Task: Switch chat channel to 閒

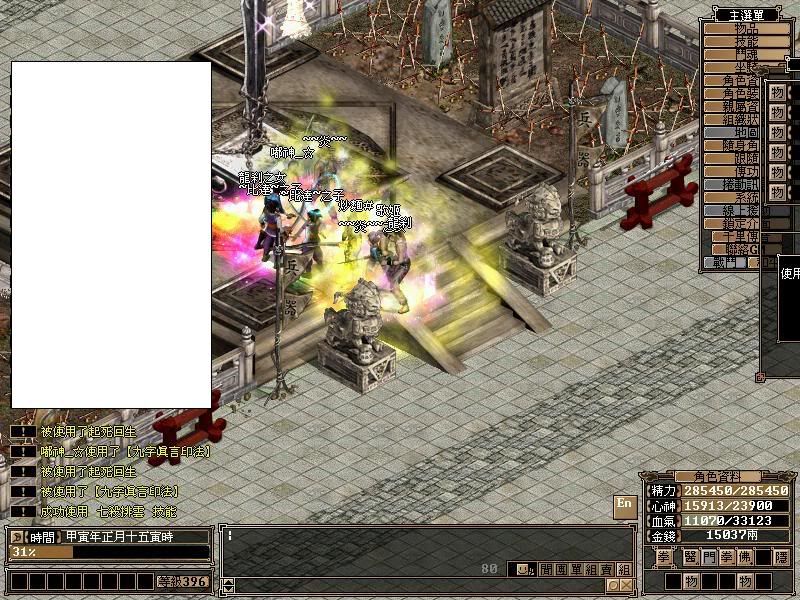Action: pyautogui.click(x=545, y=569)
